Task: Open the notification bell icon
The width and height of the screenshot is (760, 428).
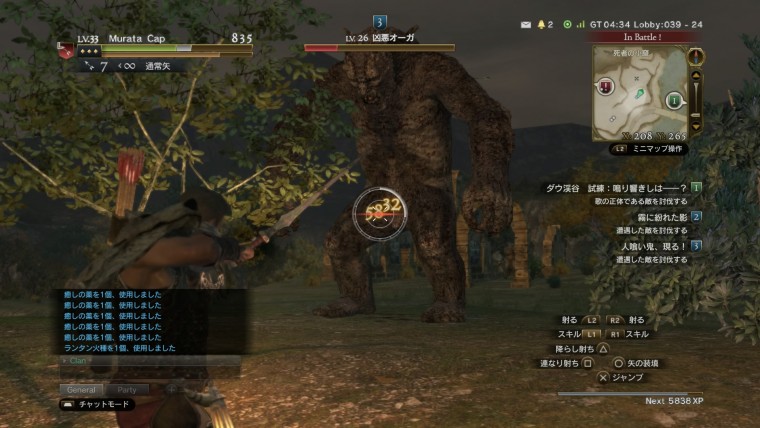Action: click(x=544, y=23)
